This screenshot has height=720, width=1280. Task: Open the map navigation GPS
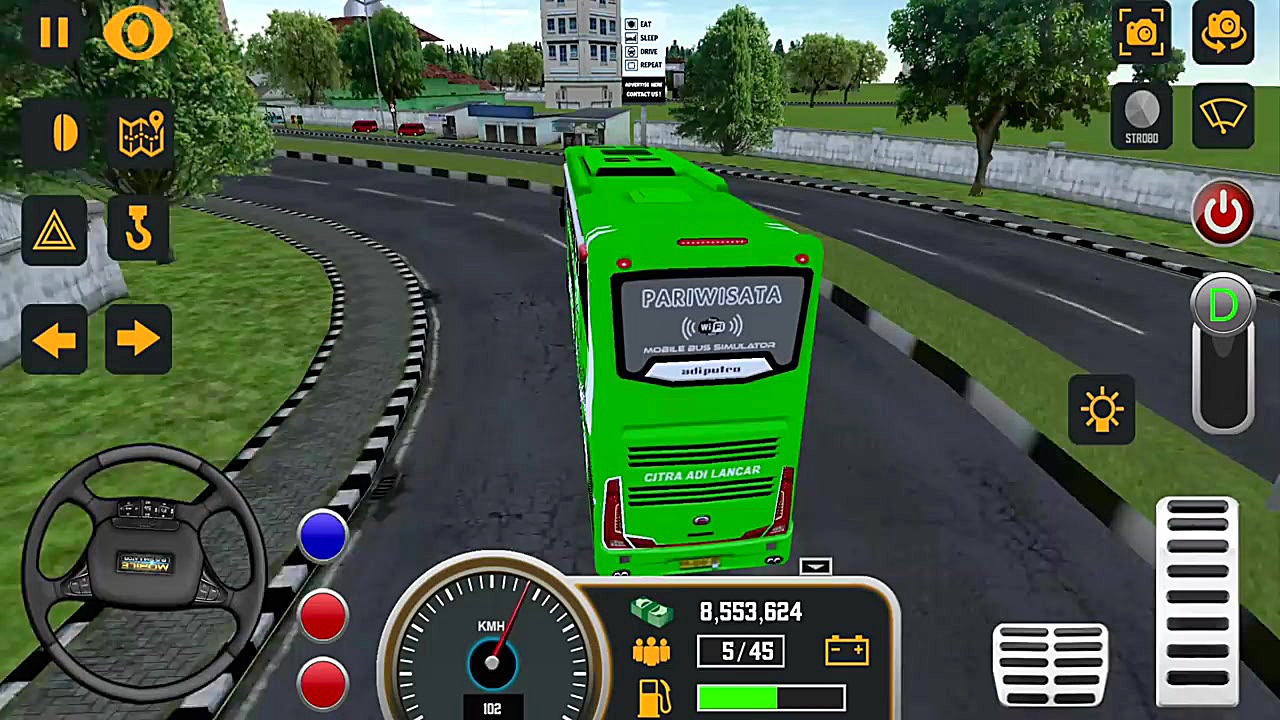(140, 135)
